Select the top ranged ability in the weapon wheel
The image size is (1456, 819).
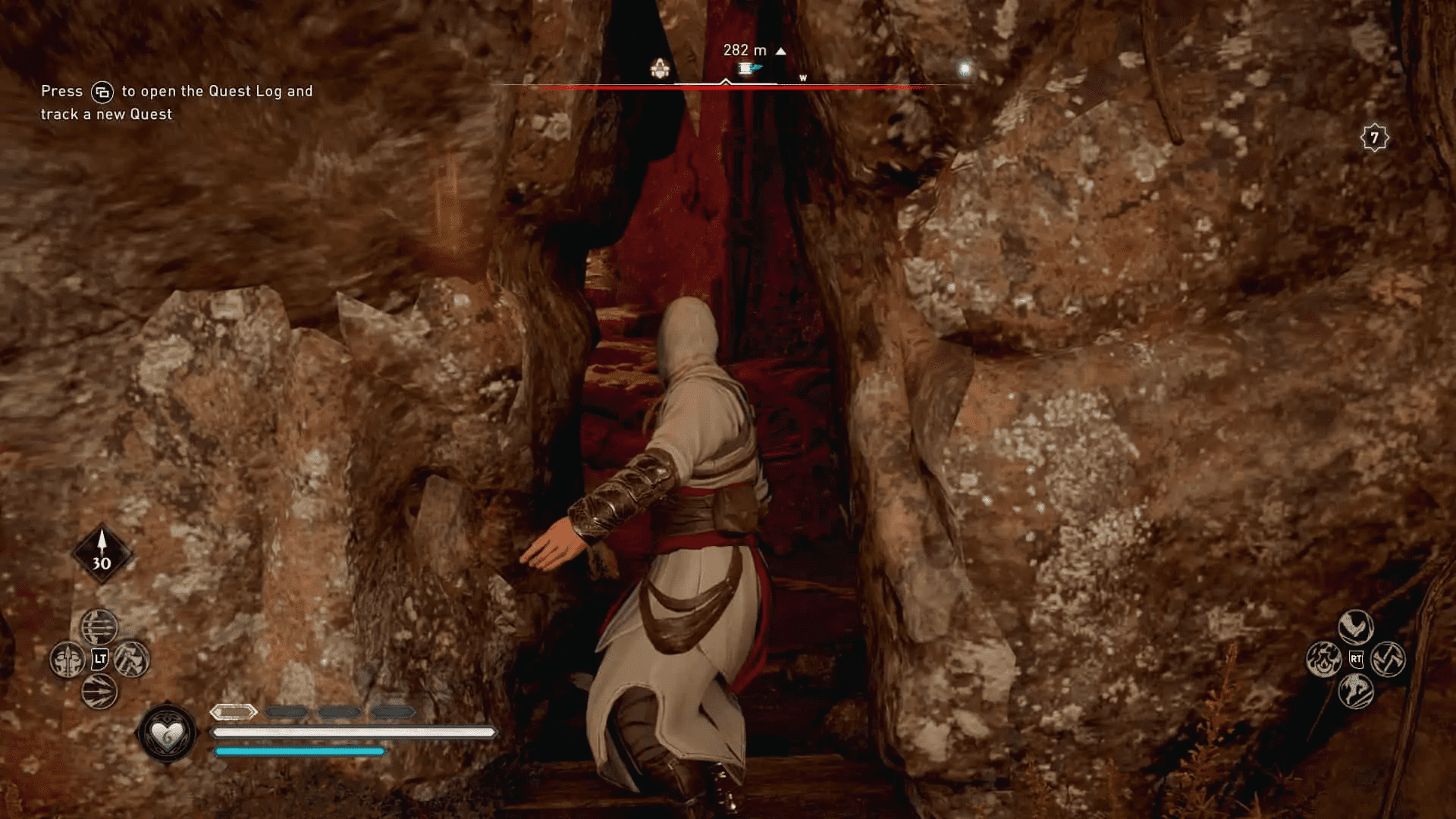pyautogui.click(x=99, y=627)
